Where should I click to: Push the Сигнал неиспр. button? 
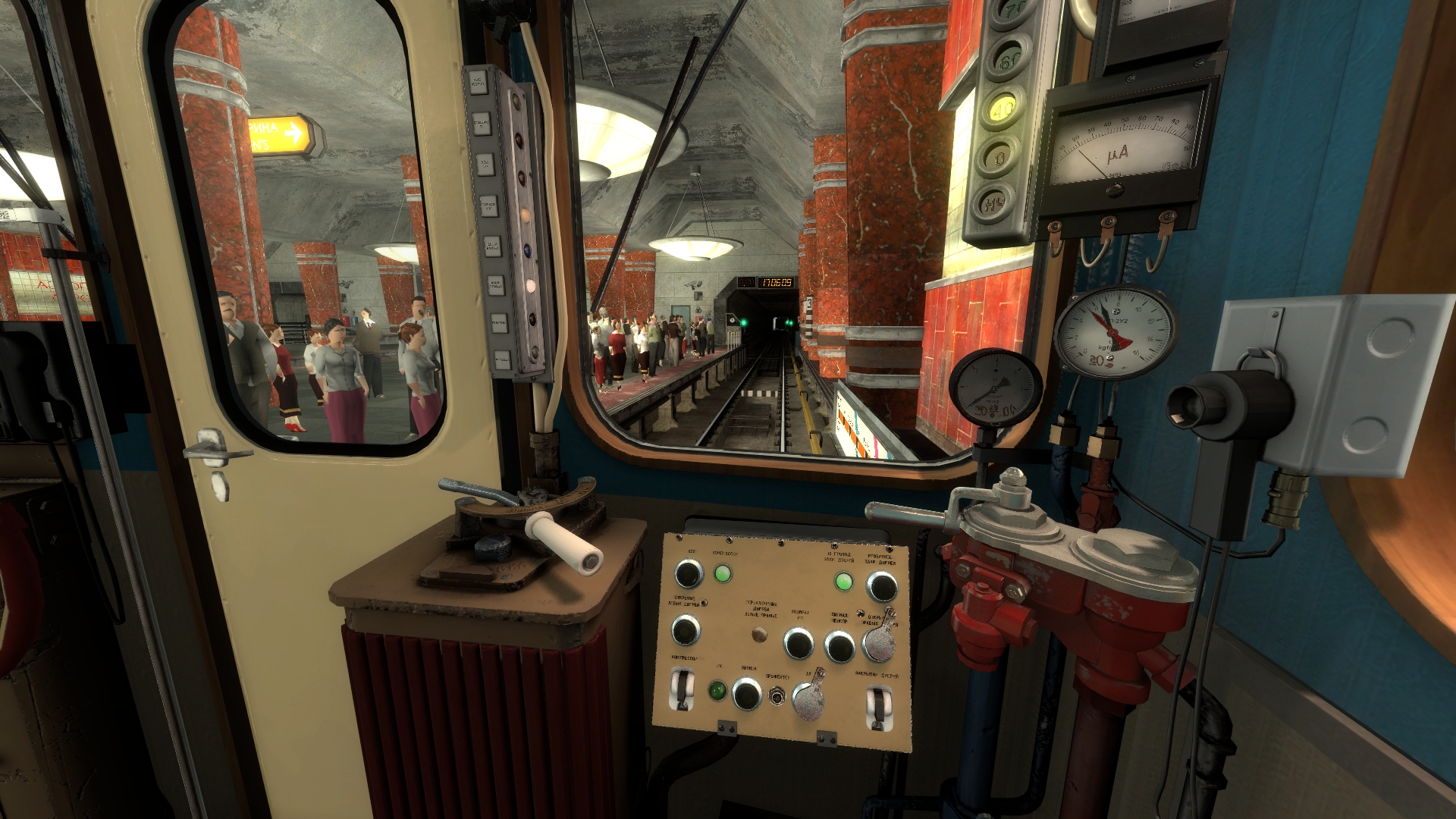click(839, 646)
